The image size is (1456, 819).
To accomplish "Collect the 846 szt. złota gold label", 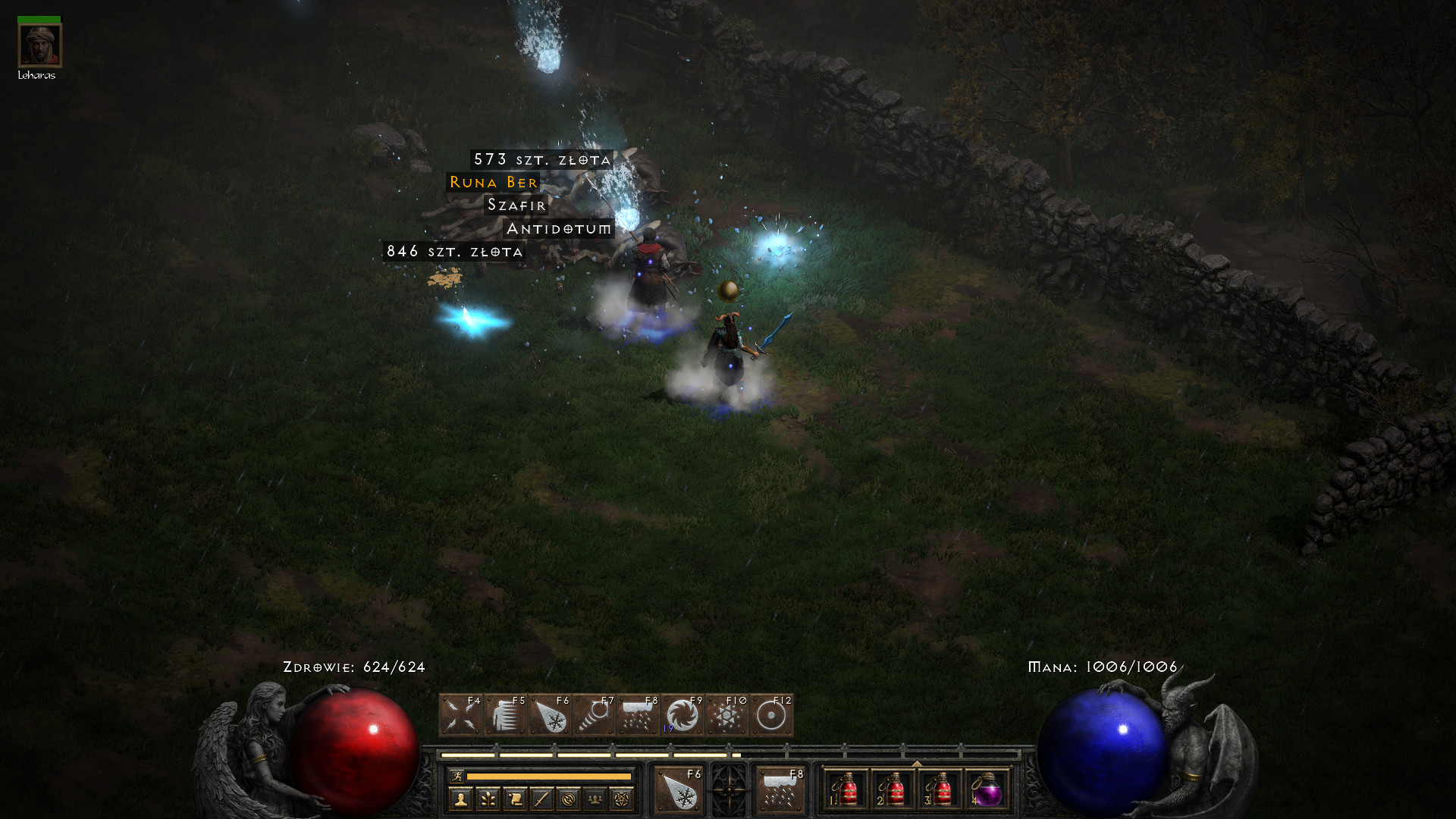I will coord(454,252).
